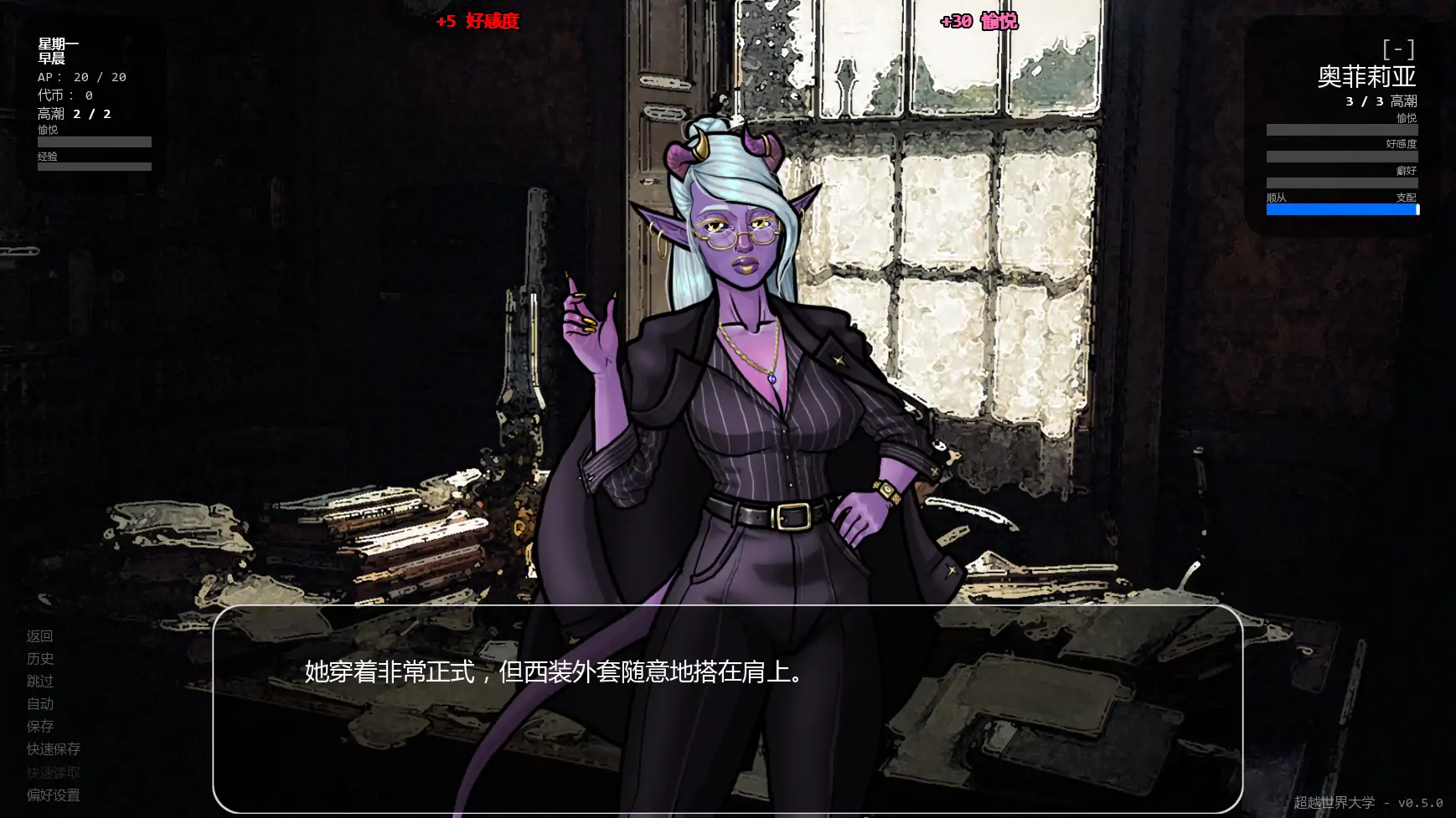Viewport: 1456px width, 818px height.
Task: Click Ophelia's 愉悦 pleasure bar
Action: 1341,129
